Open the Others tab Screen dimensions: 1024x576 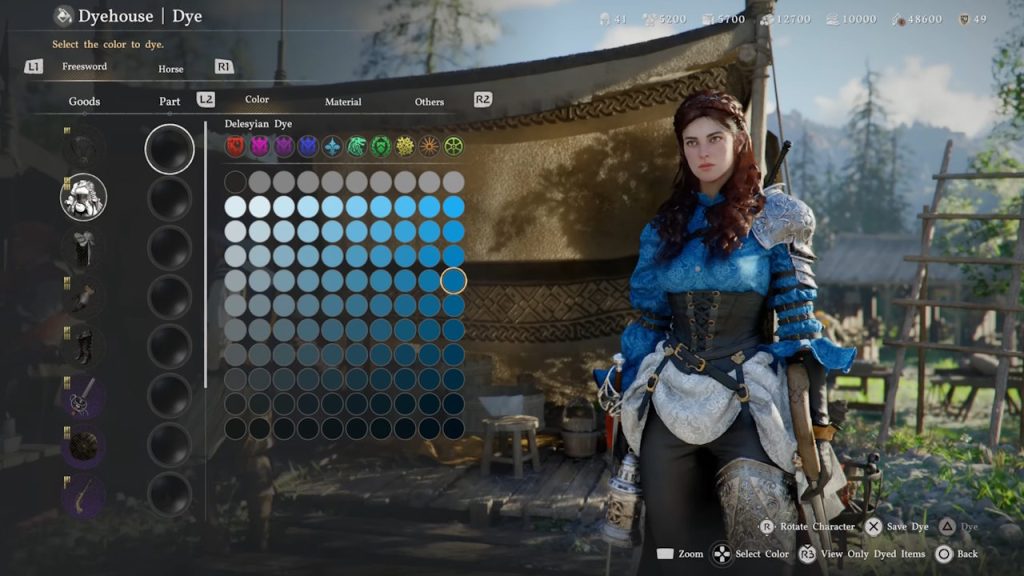[x=429, y=101]
